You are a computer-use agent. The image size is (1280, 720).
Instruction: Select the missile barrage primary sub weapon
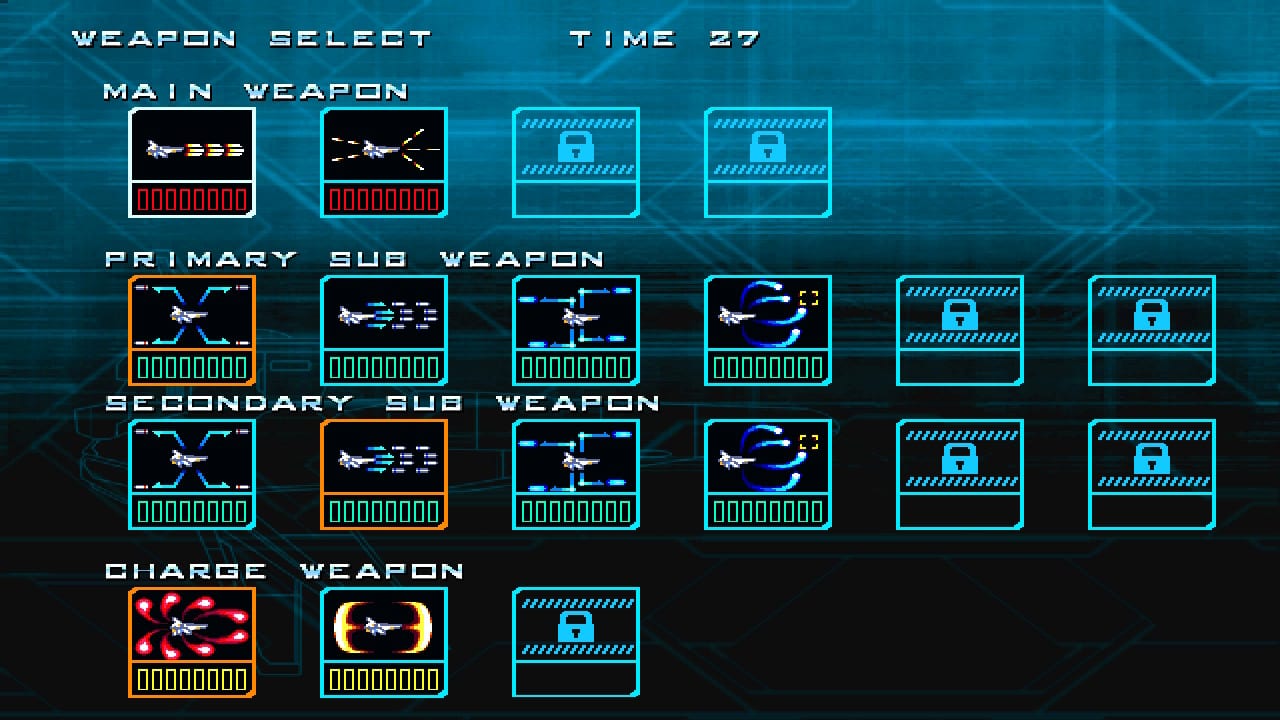tap(383, 320)
